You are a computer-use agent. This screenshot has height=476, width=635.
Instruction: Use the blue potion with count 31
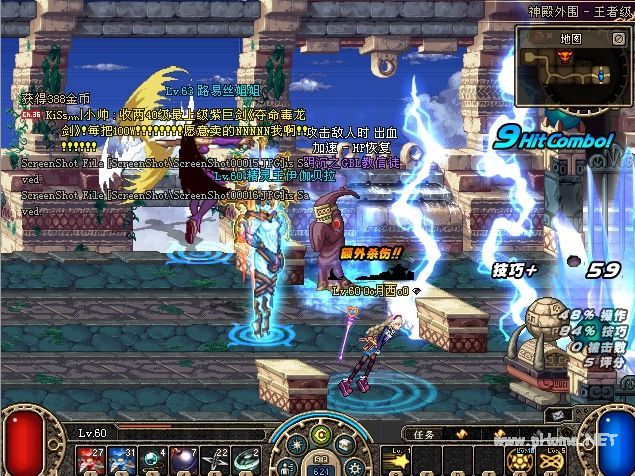tap(122, 459)
